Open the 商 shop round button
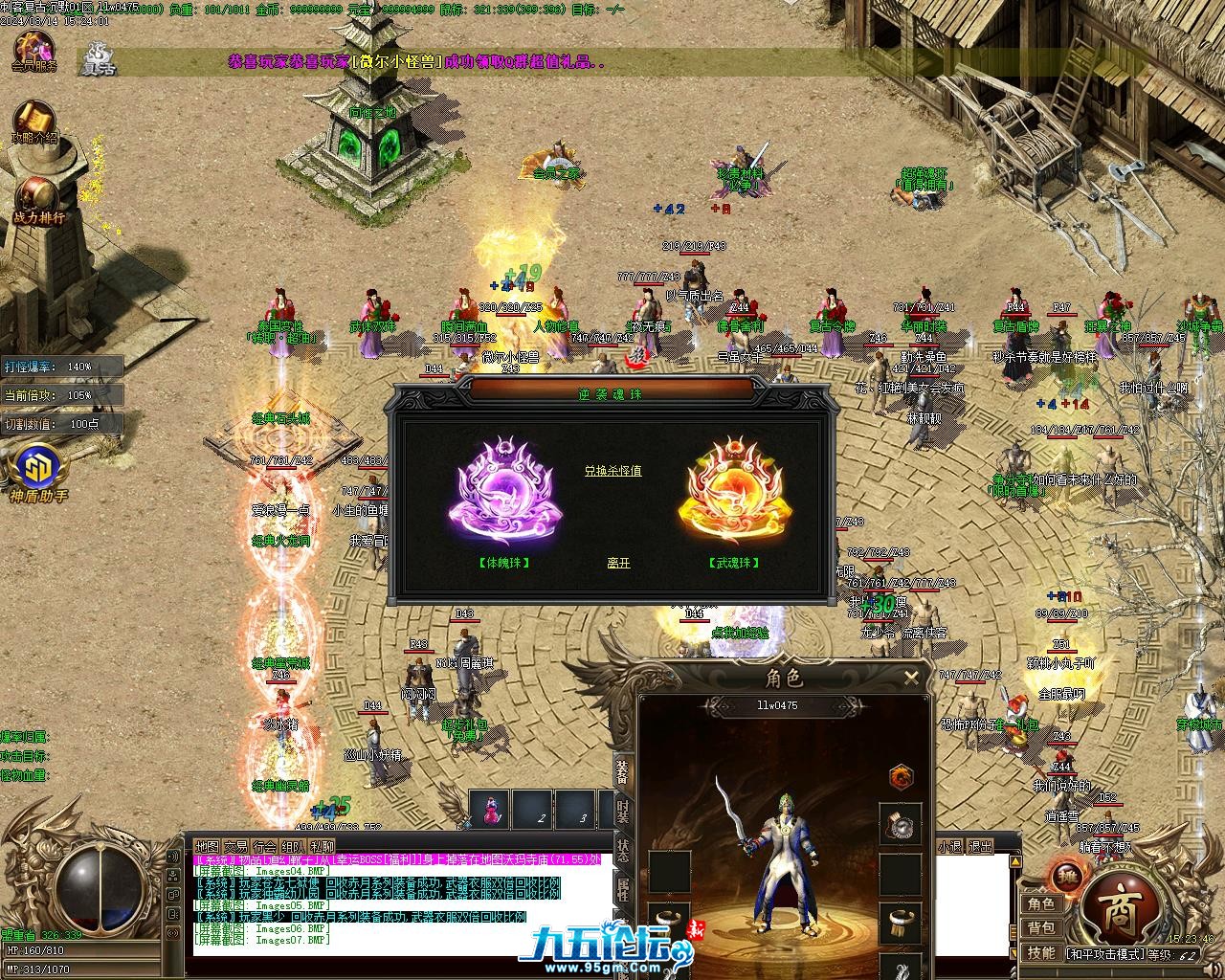This screenshot has width=1225, height=980. coord(1121,905)
